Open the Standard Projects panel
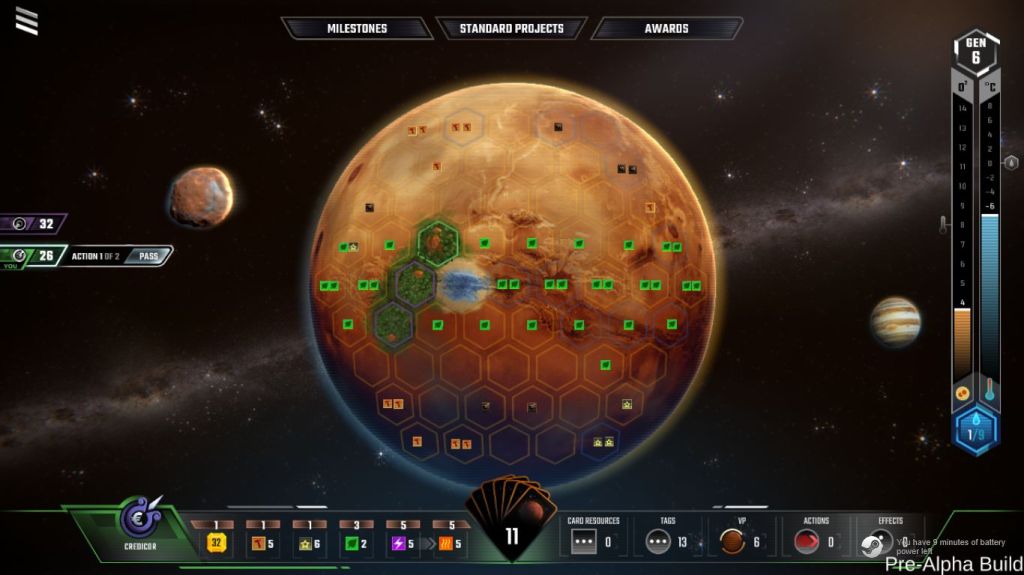 click(511, 28)
